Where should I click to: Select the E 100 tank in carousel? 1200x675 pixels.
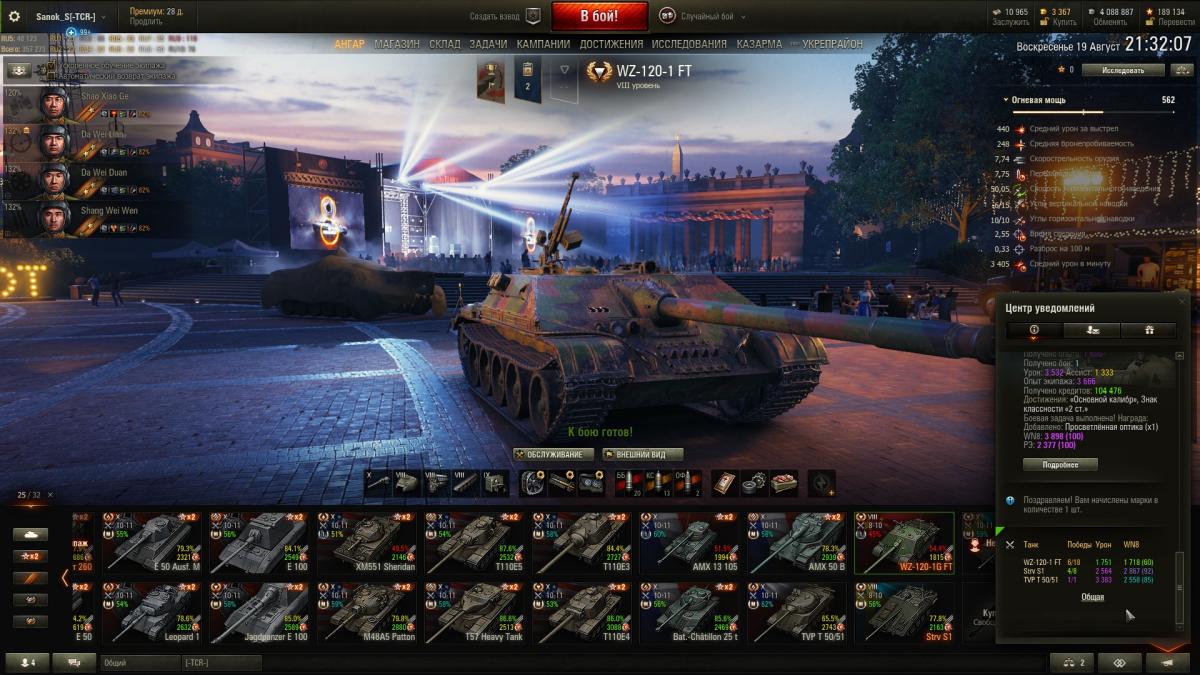click(258, 543)
